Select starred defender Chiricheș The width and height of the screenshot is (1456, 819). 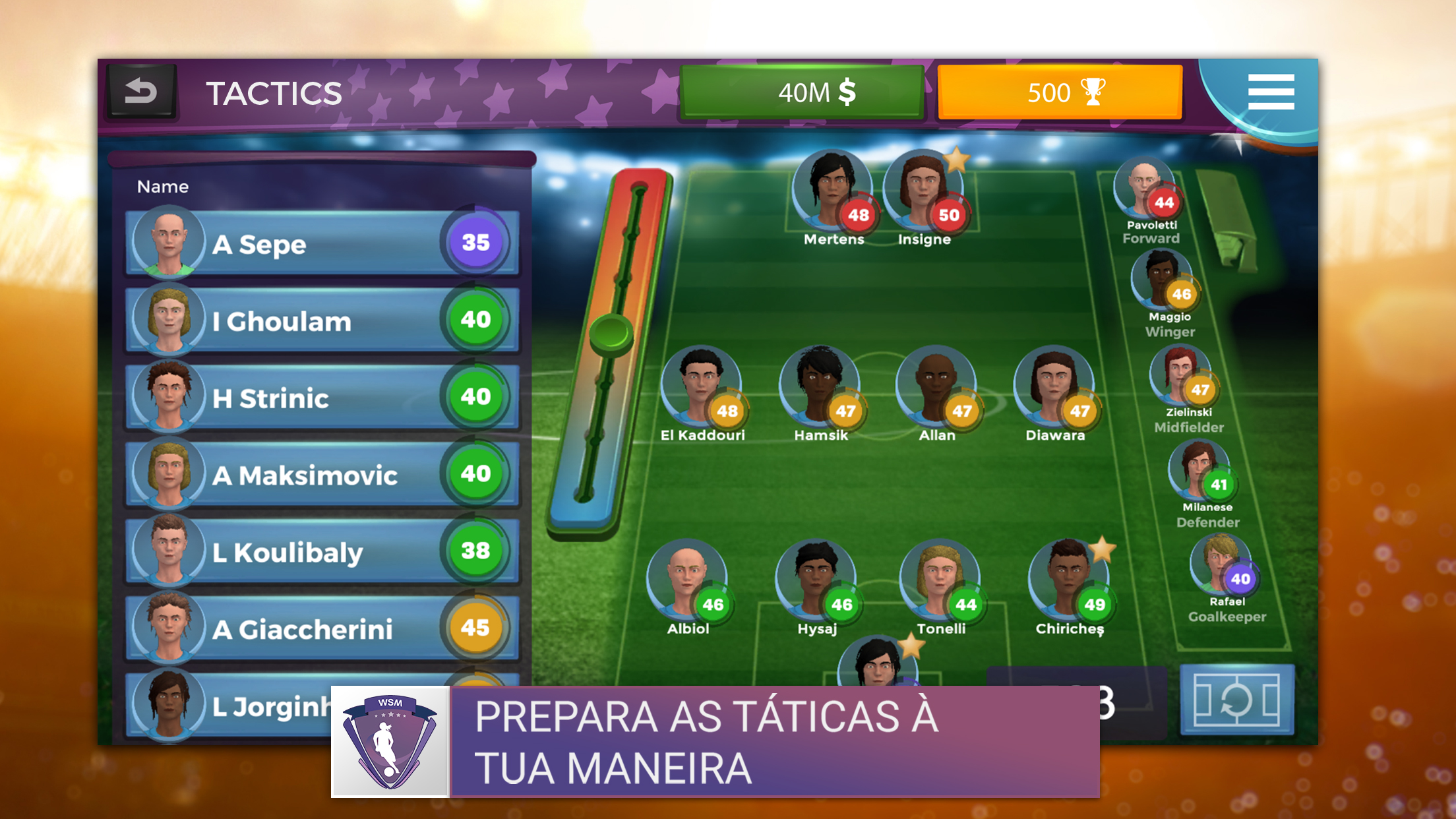pos(1068,582)
